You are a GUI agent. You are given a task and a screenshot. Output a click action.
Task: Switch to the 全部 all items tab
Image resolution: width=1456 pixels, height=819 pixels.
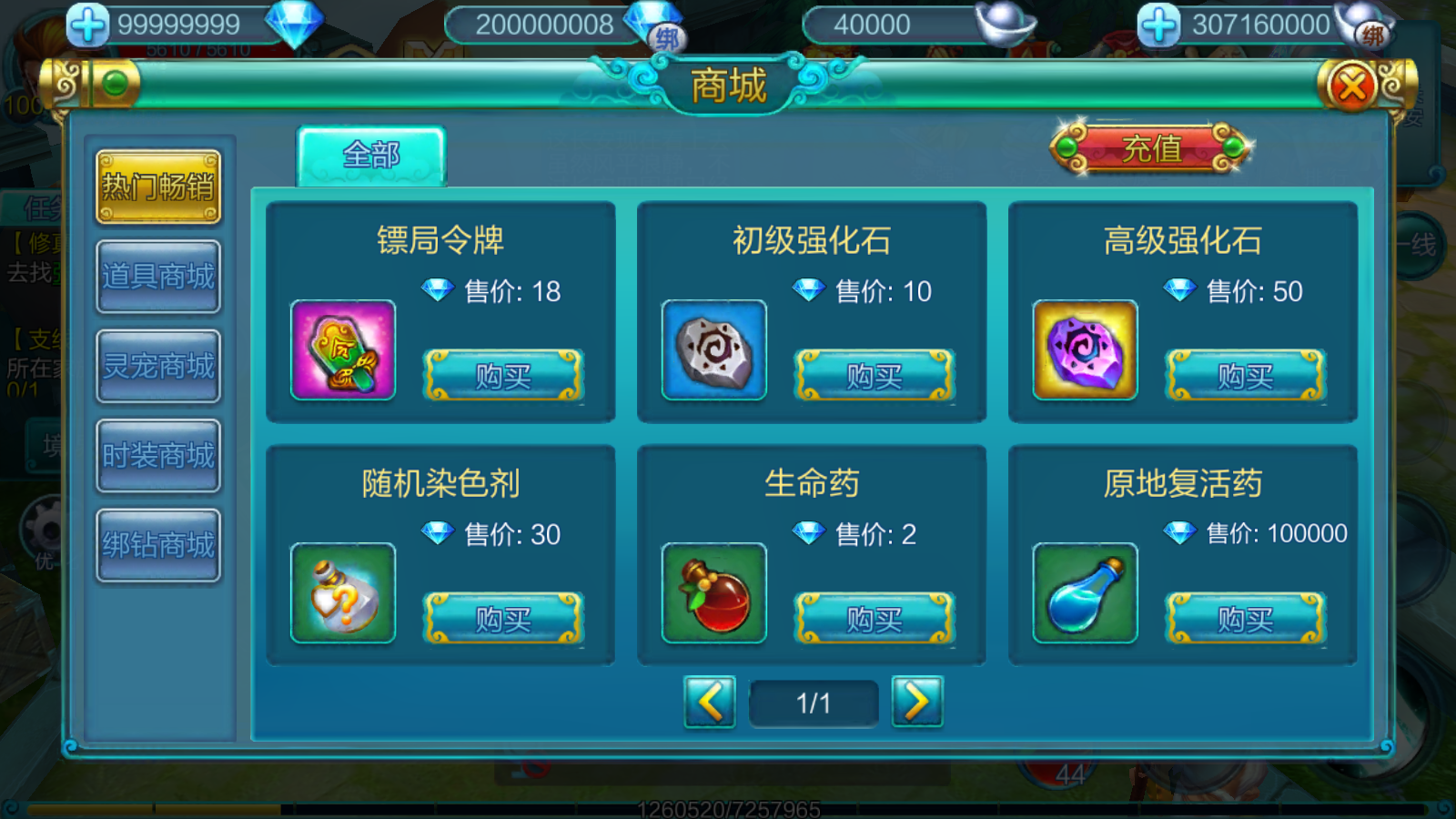(x=371, y=155)
